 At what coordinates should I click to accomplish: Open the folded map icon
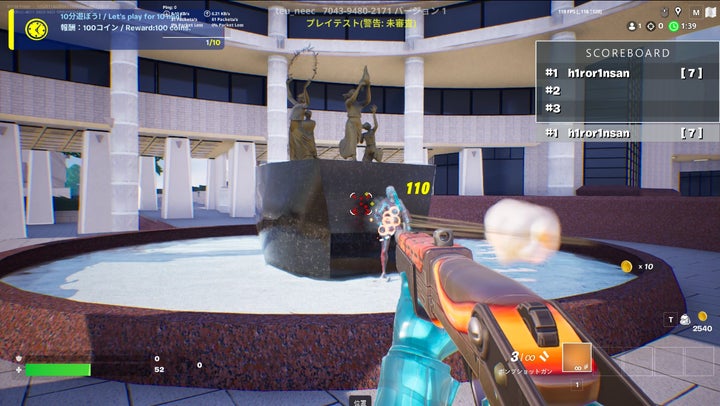click(708, 12)
